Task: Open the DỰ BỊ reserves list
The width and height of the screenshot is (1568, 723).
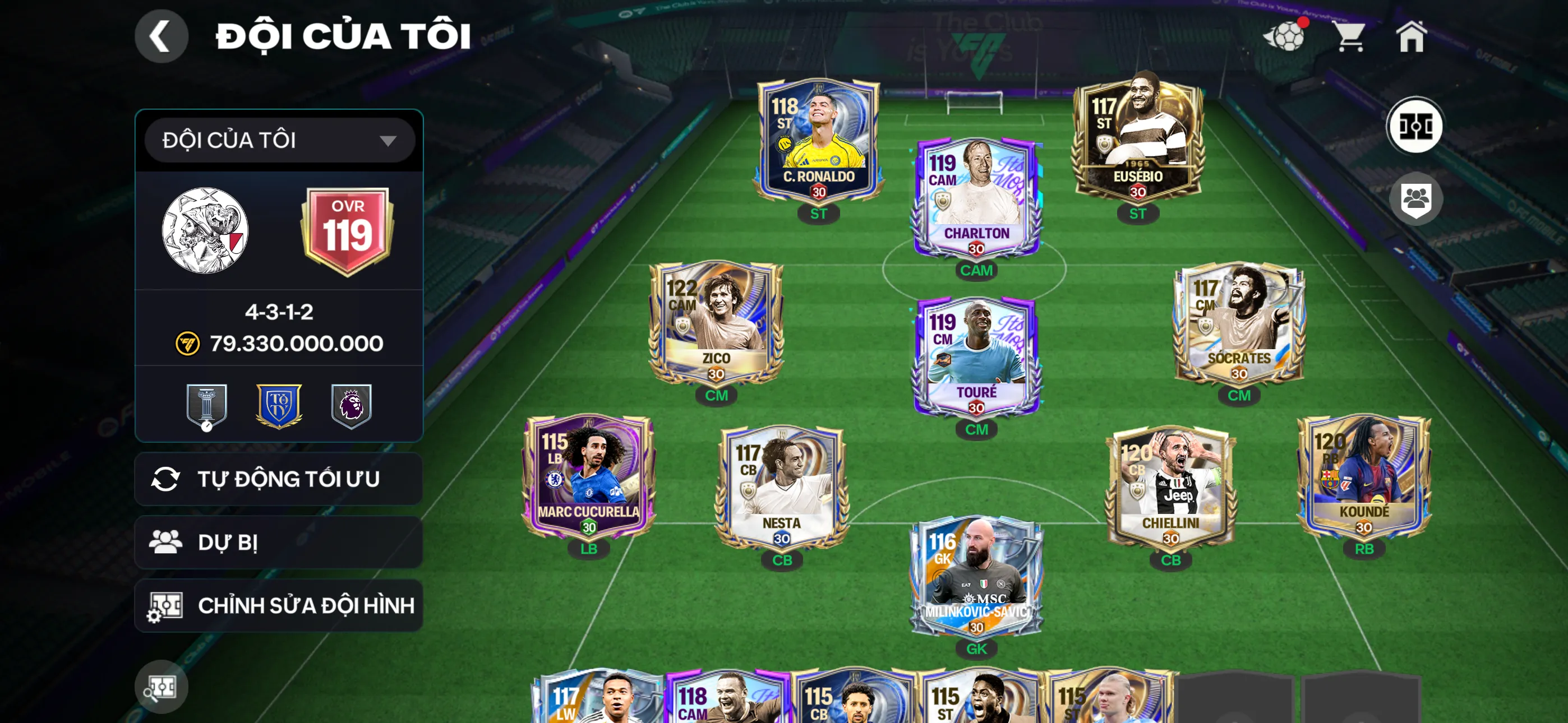Action: tap(279, 543)
